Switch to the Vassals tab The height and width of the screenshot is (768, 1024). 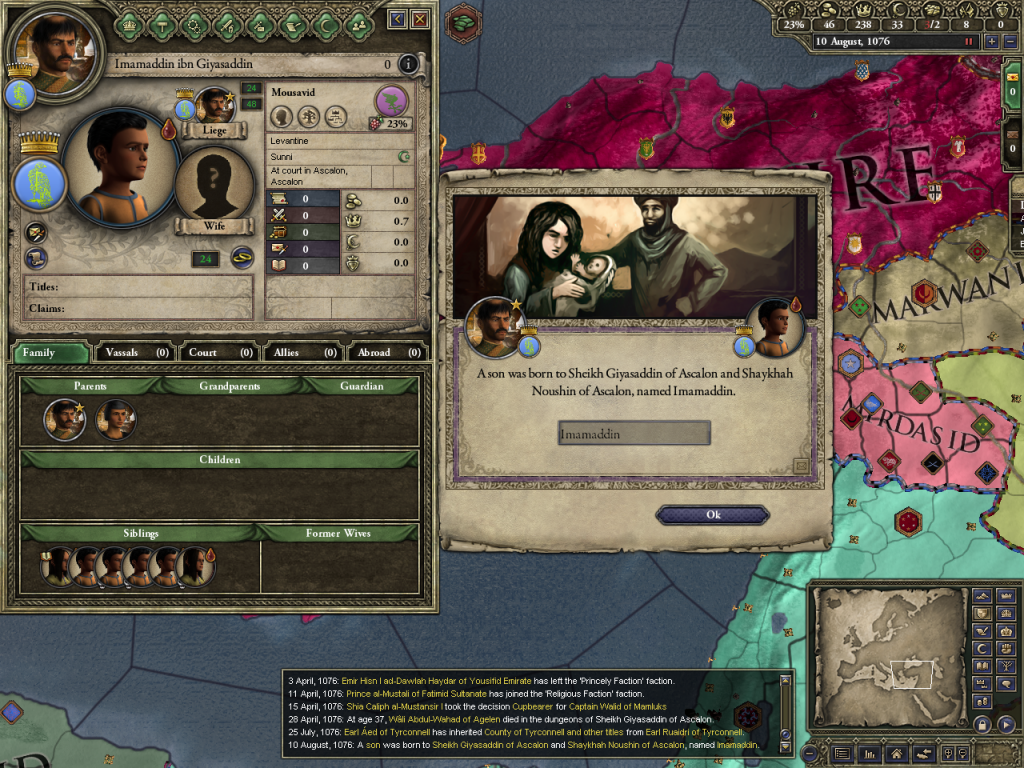point(135,352)
